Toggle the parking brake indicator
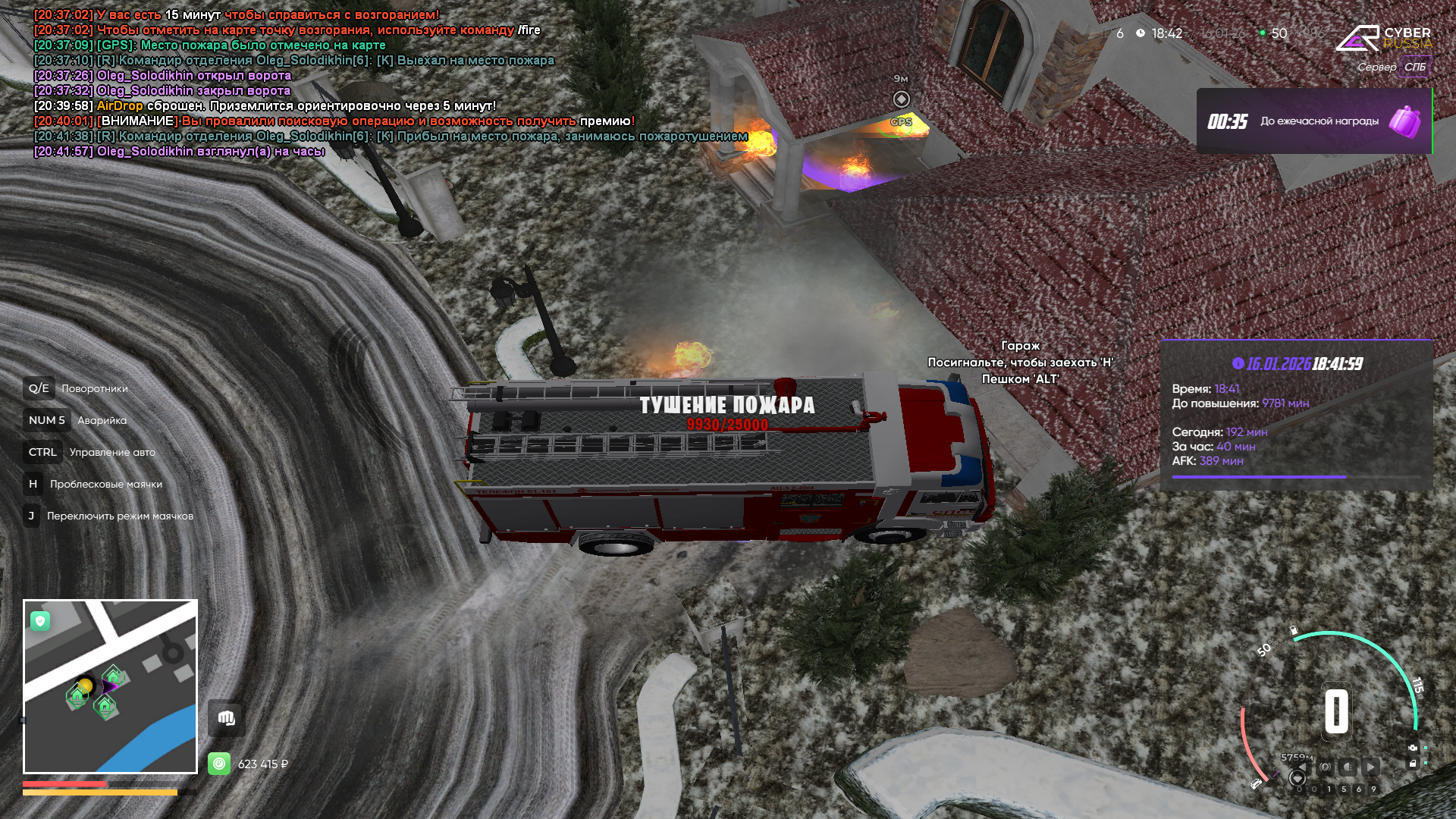 [x=1325, y=767]
